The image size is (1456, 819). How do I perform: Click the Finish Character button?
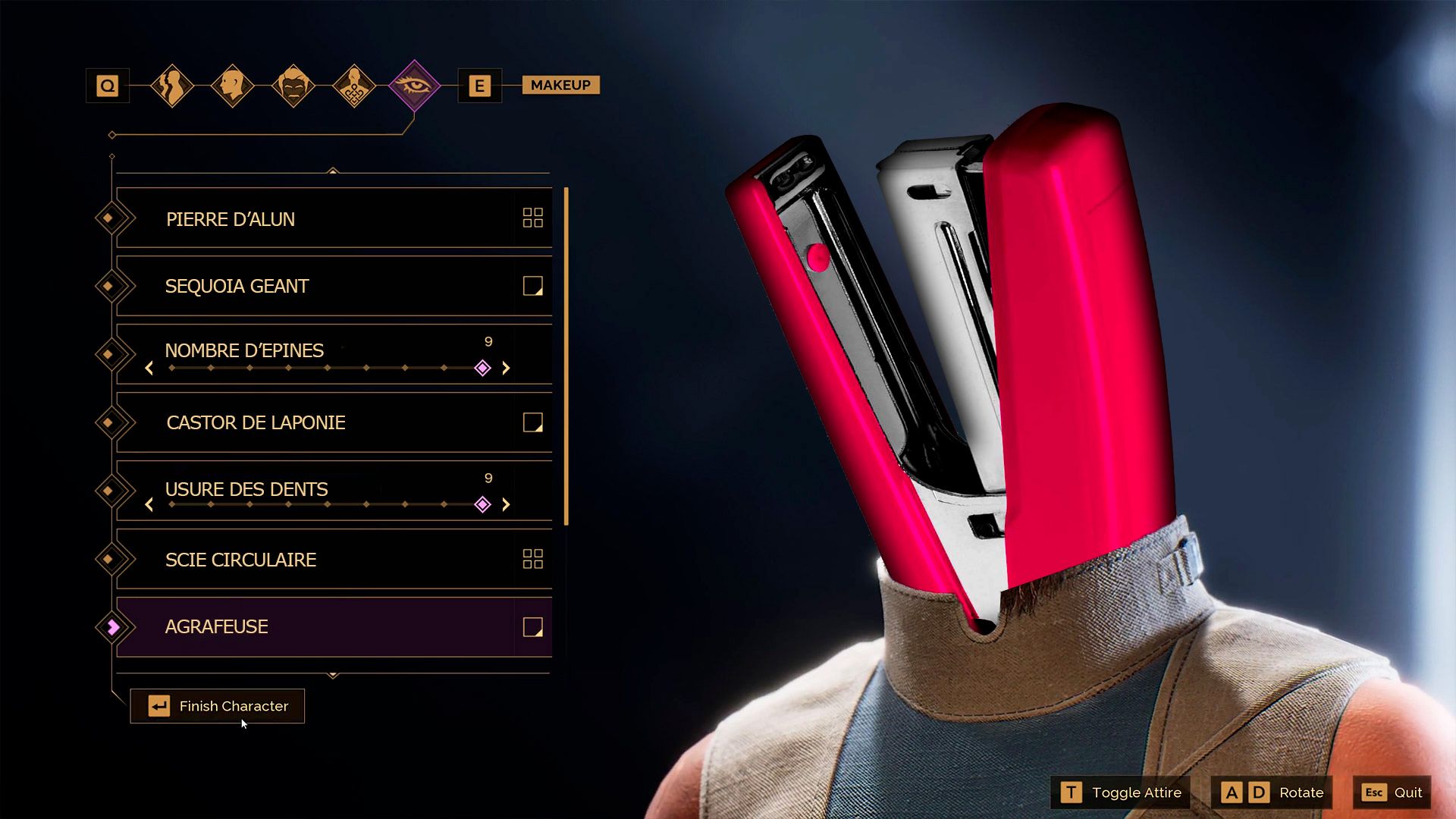[x=218, y=706]
